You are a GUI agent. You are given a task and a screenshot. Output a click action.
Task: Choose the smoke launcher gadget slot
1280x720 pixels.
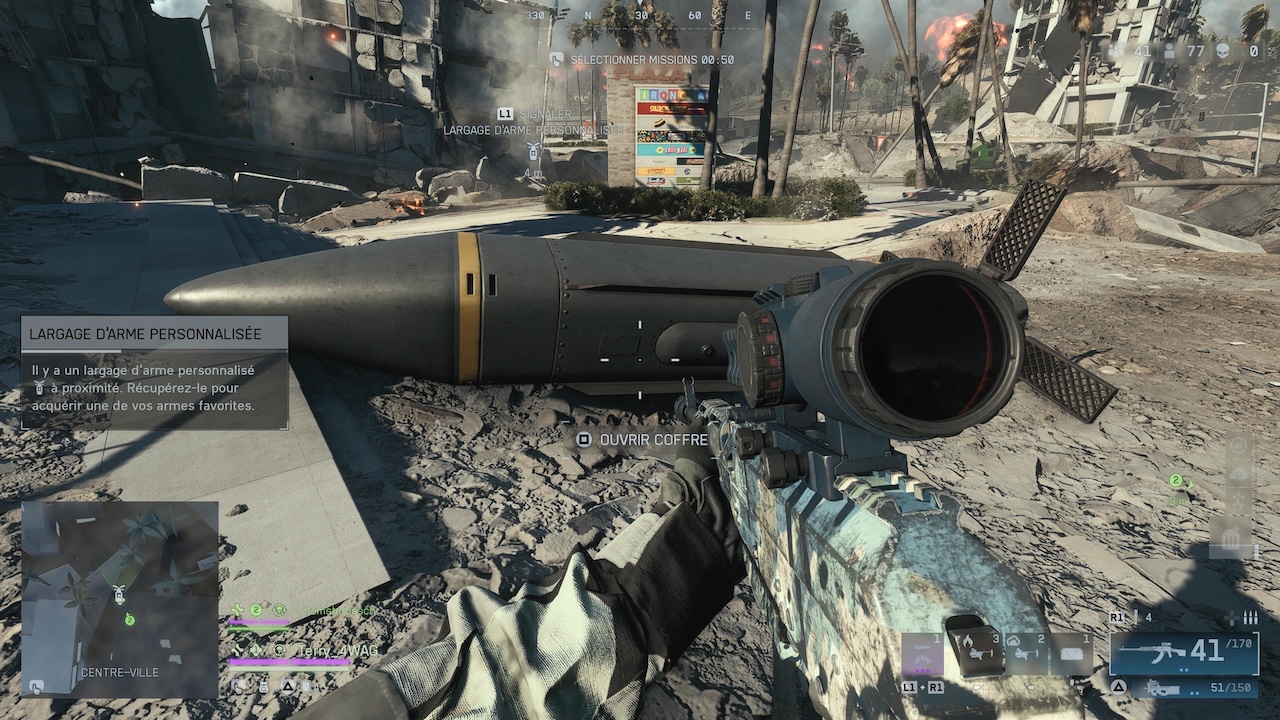coord(1024,653)
